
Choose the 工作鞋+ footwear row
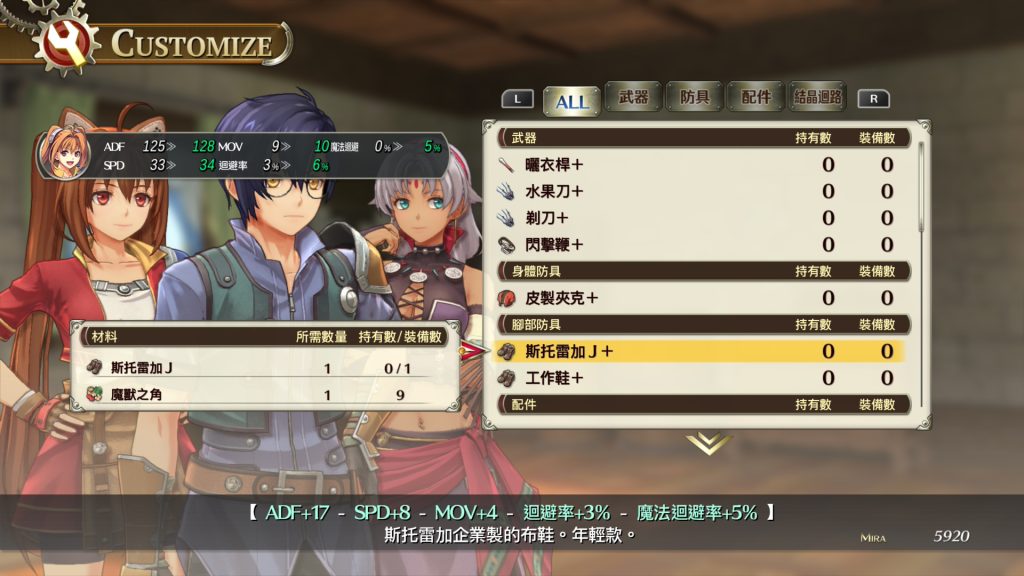coord(700,378)
